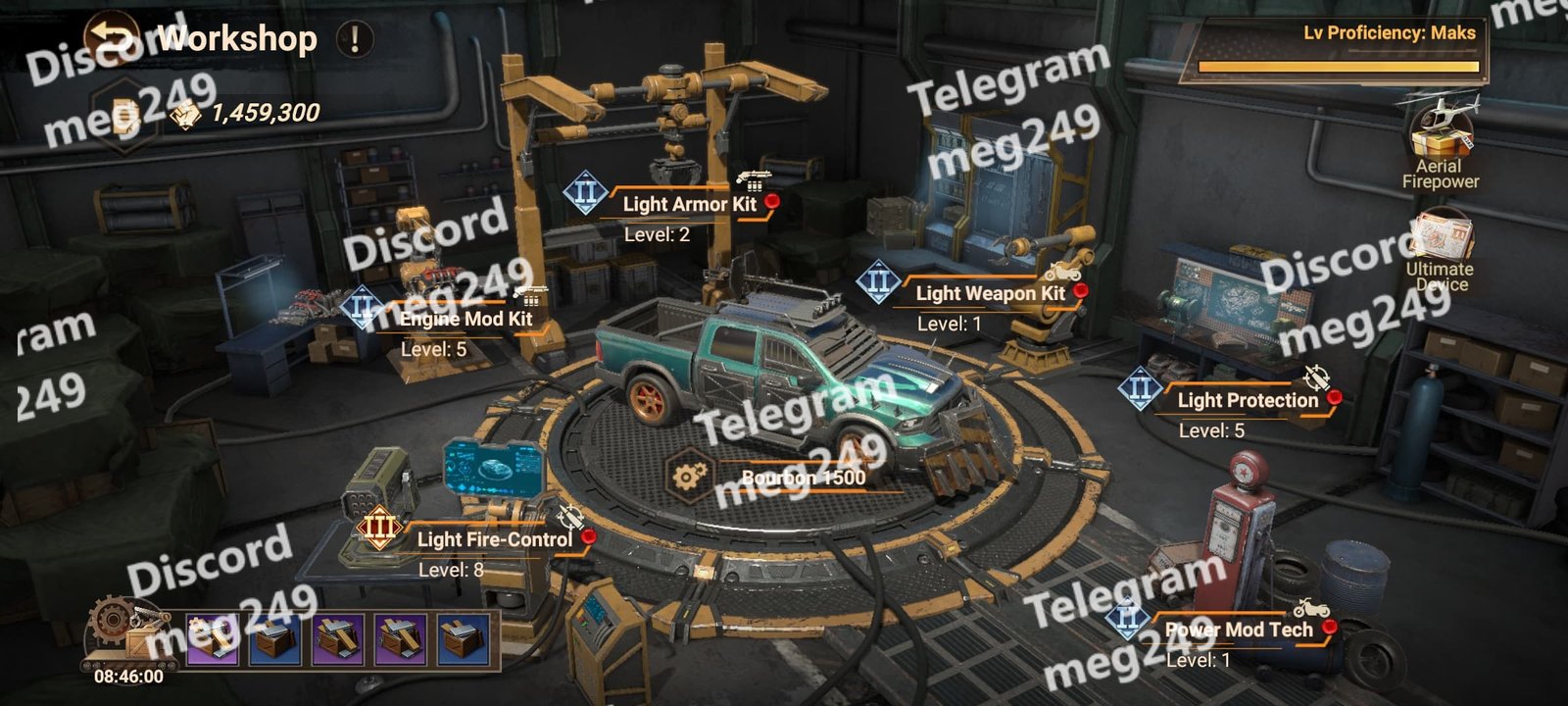
Task: Tap the Bourbon 1500 vehicle label
Action: point(803,478)
